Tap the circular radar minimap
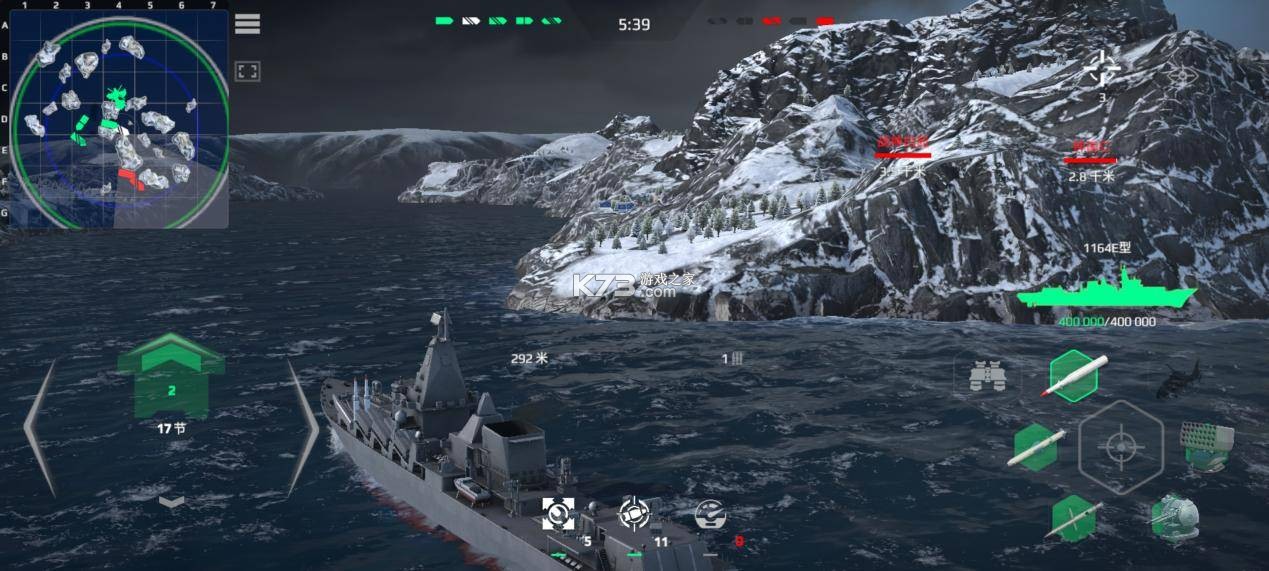 point(118,121)
